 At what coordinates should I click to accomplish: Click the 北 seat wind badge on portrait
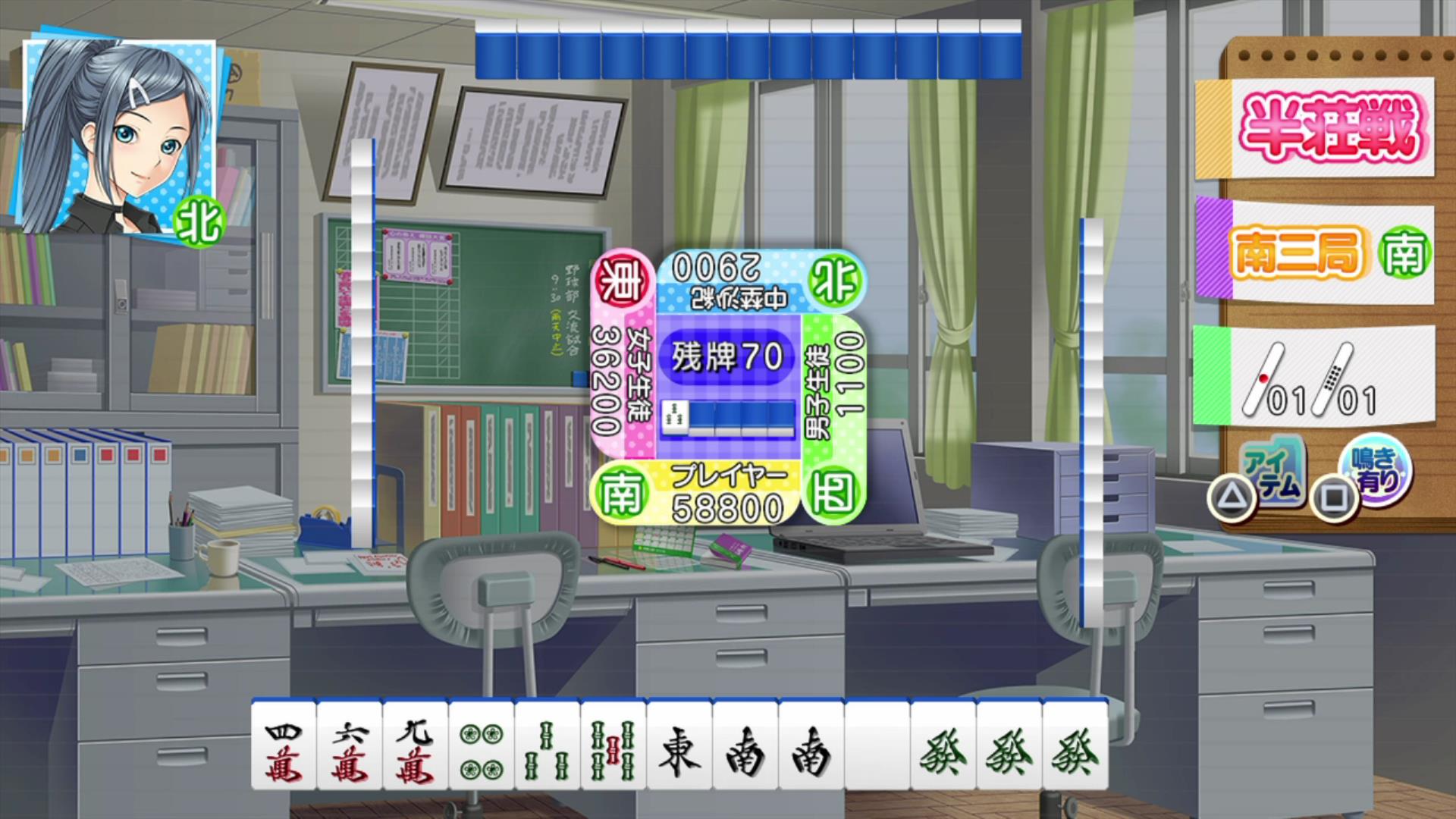click(x=199, y=221)
